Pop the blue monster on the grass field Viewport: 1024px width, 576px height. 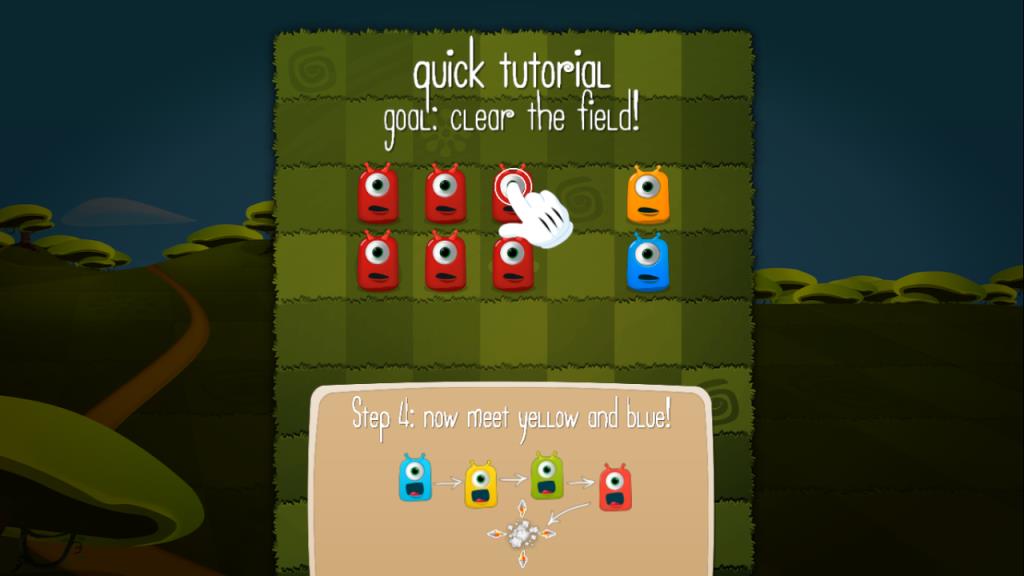click(x=647, y=263)
